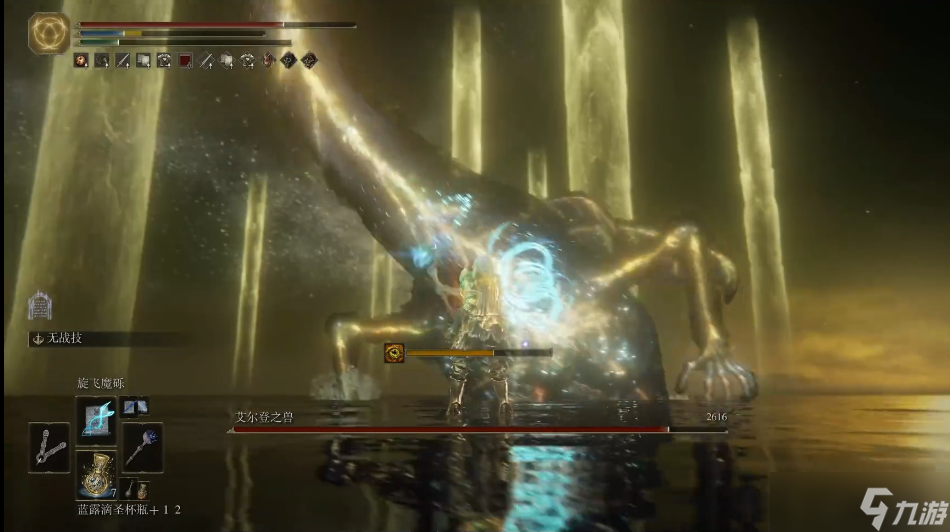Click the golden Great Rune emblem
Viewport: 950px width, 532px height.
[48, 33]
